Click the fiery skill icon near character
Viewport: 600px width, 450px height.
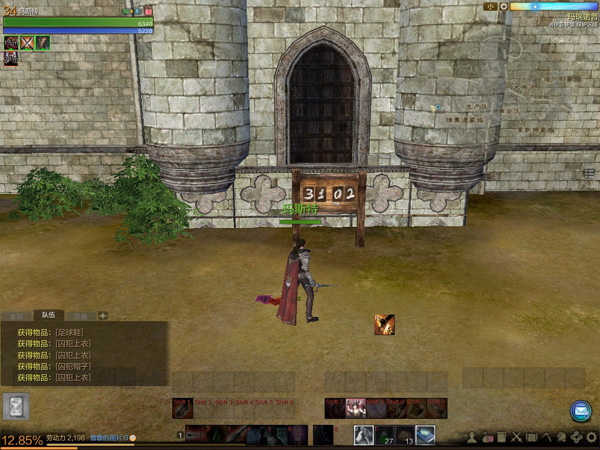coord(384,324)
